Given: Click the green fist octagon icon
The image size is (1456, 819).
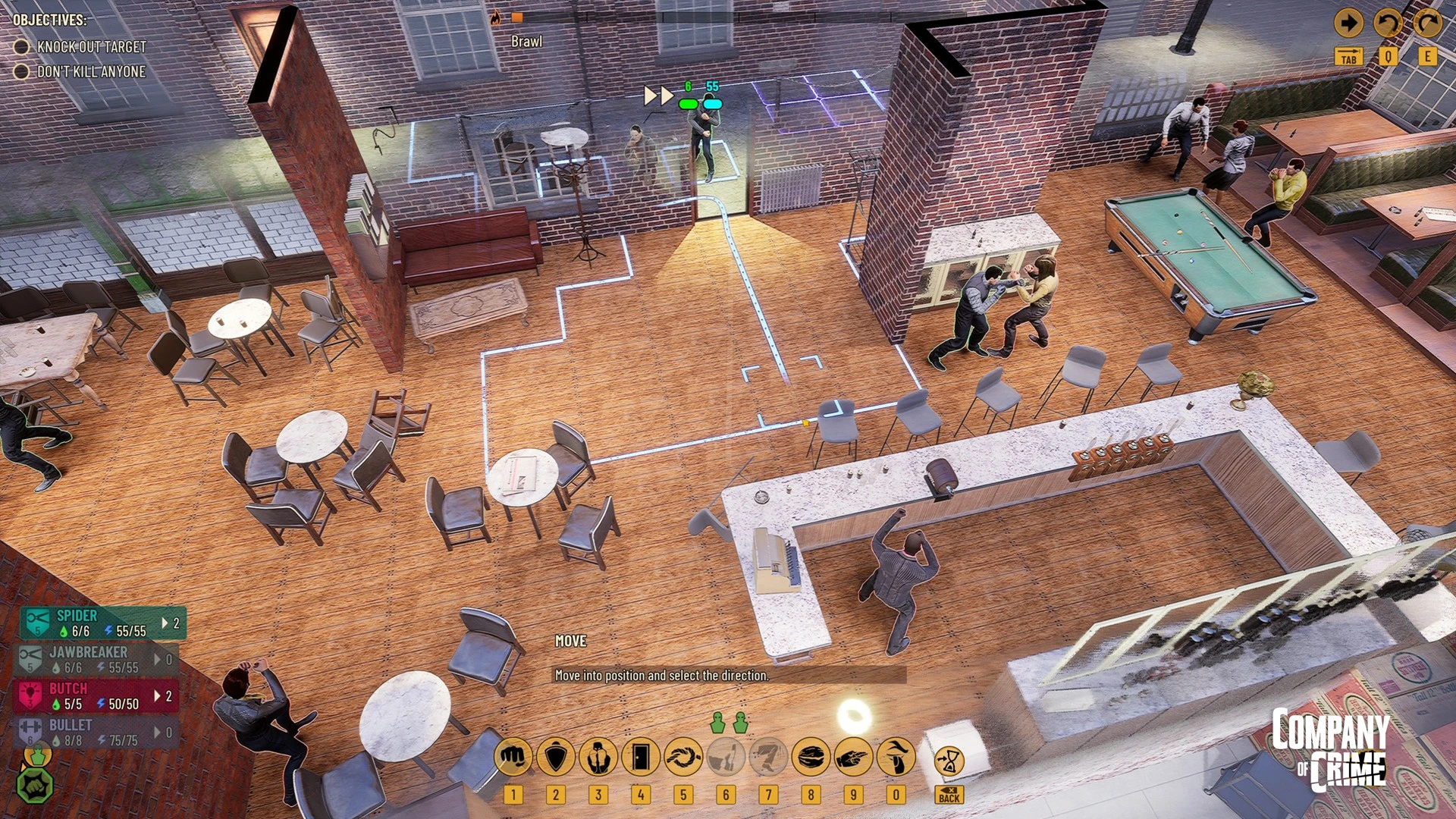Looking at the screenshot, I should coord(35,786).
